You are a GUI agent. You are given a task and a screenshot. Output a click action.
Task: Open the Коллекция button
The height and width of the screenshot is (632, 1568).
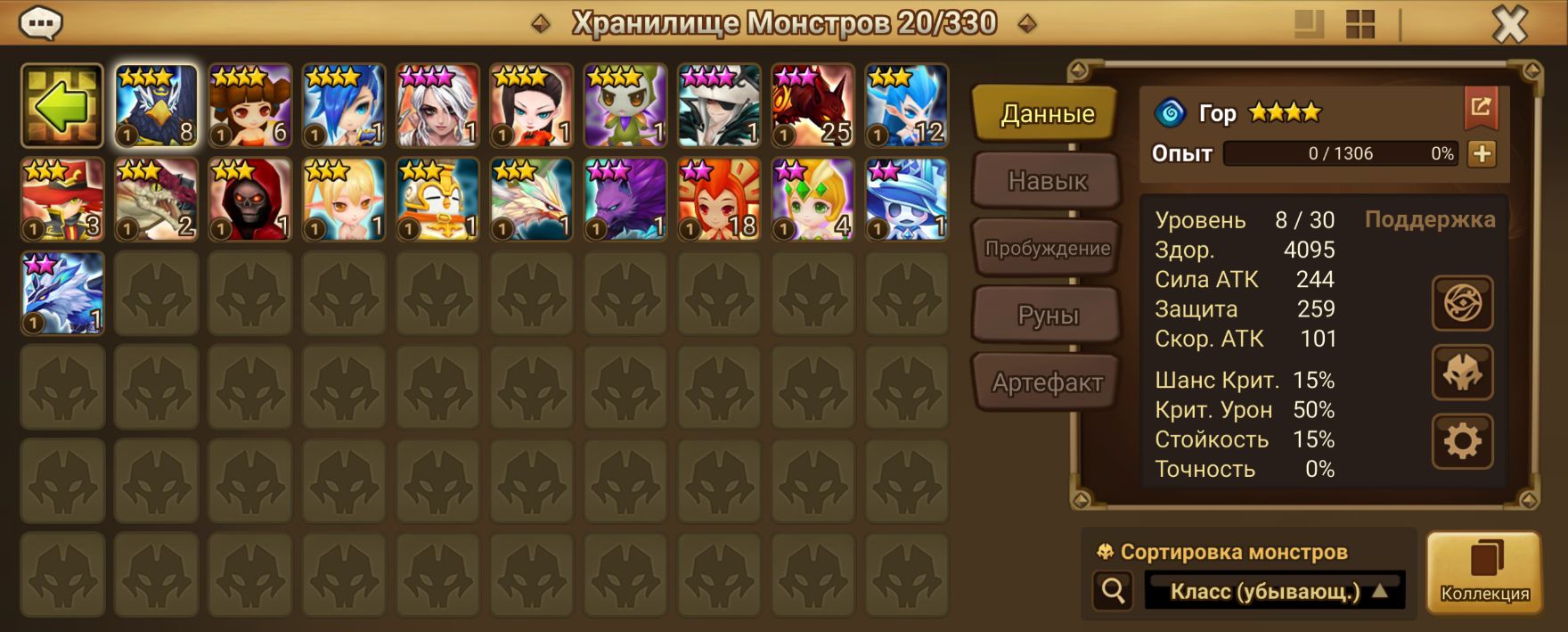[x=1484, y=572]
